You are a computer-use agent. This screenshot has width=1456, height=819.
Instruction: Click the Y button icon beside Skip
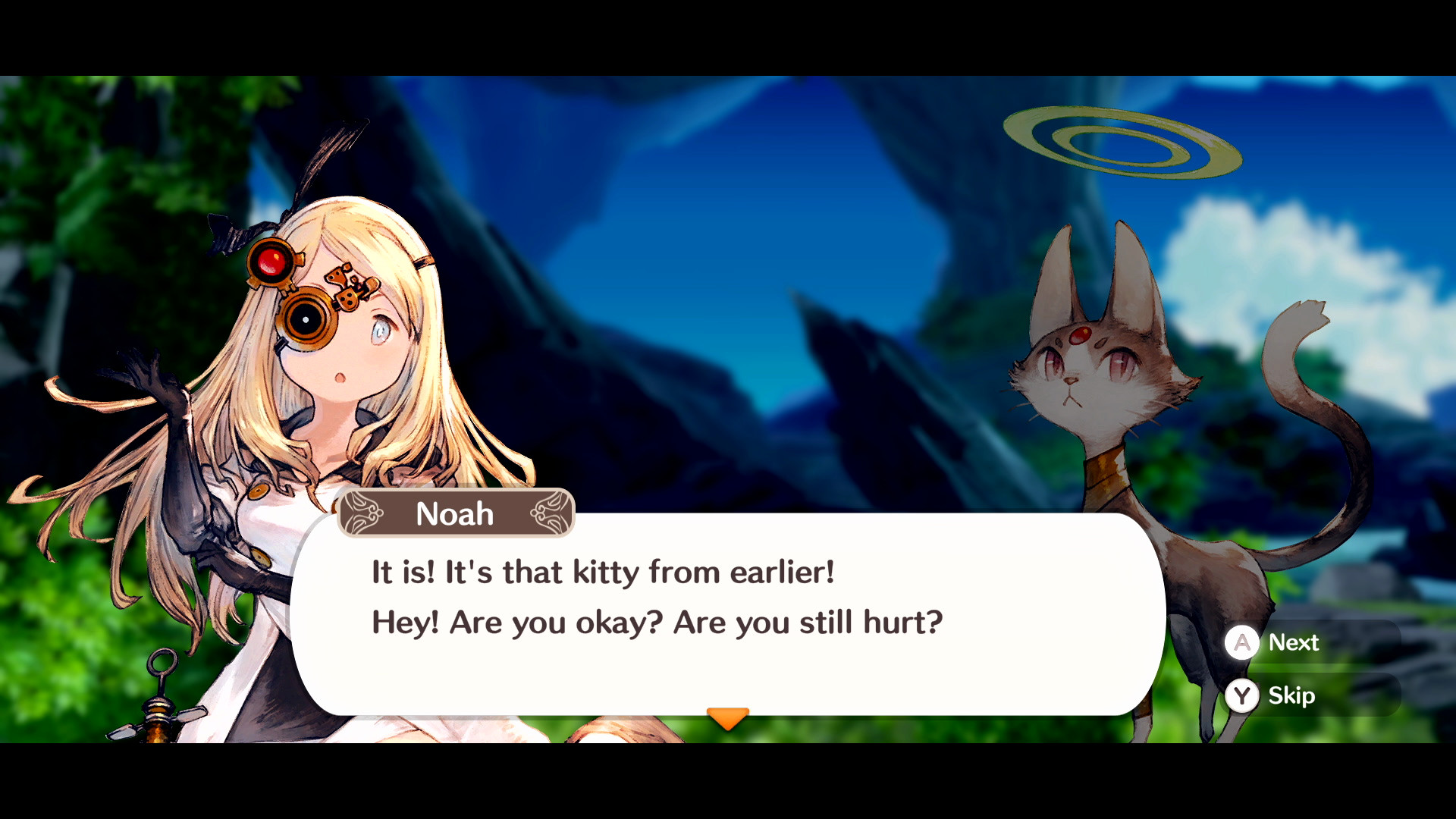click(1242, 696)
